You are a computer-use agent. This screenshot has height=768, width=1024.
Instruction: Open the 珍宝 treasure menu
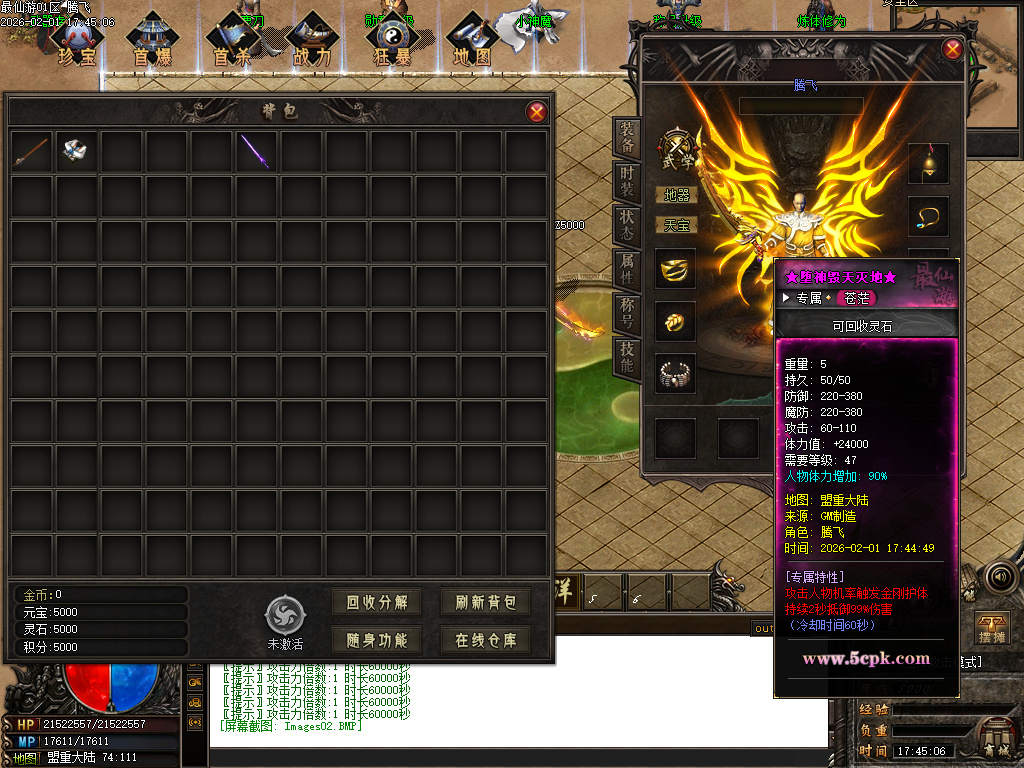(x=77, y=42)
